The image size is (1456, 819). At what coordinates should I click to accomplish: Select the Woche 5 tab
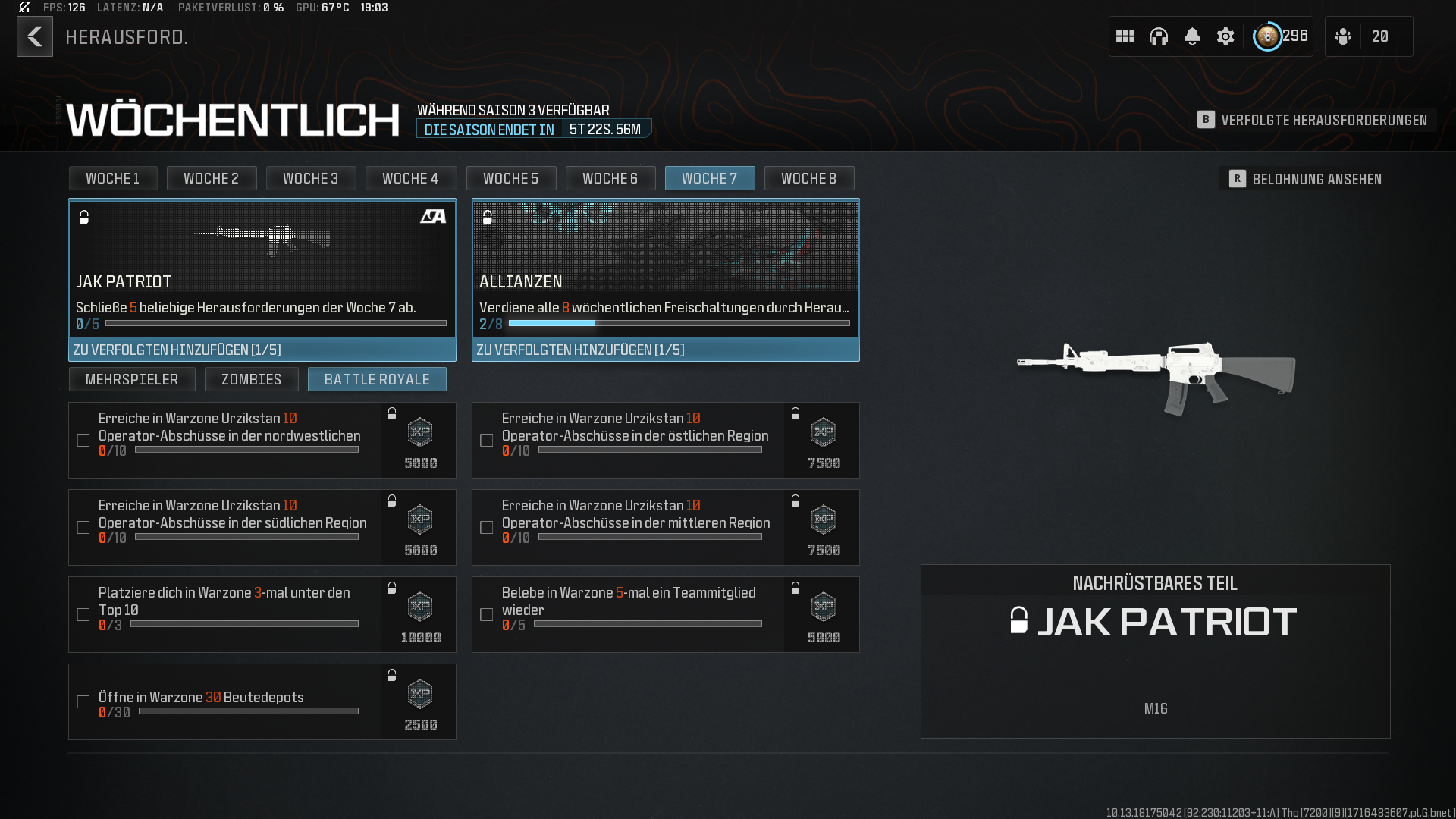coord(510,178)
